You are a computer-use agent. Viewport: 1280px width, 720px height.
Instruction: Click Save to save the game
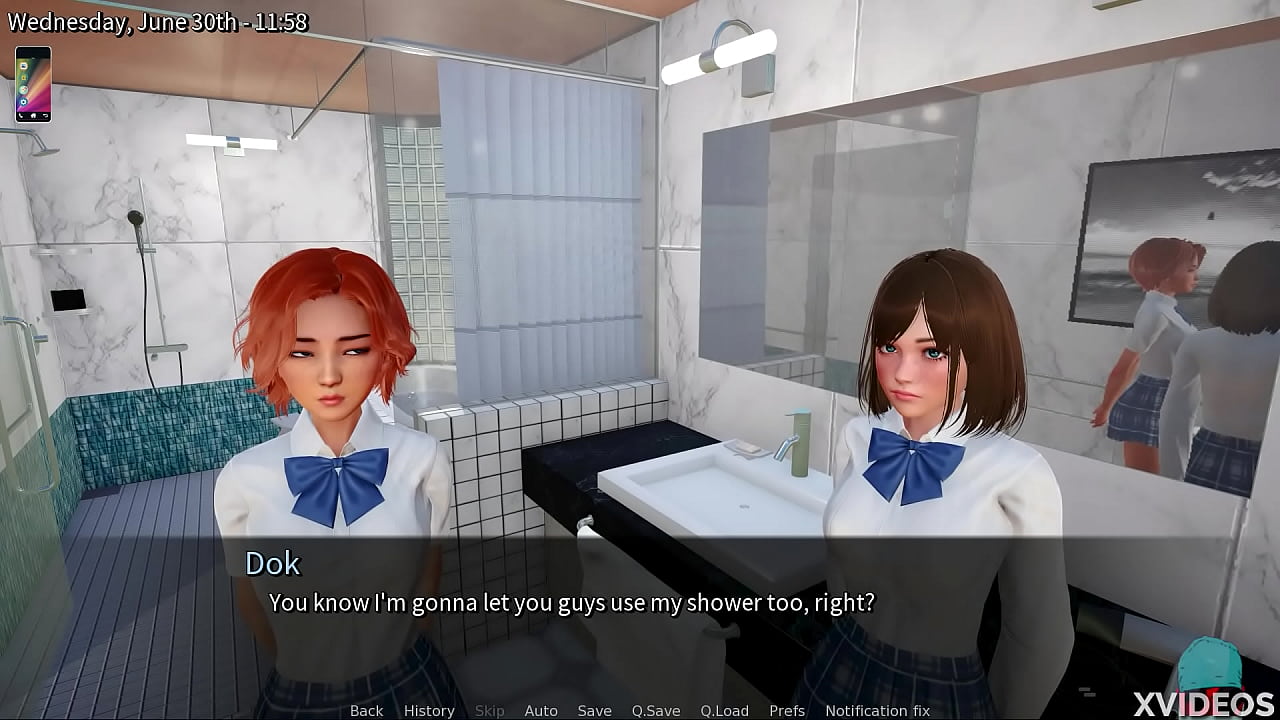594,710
